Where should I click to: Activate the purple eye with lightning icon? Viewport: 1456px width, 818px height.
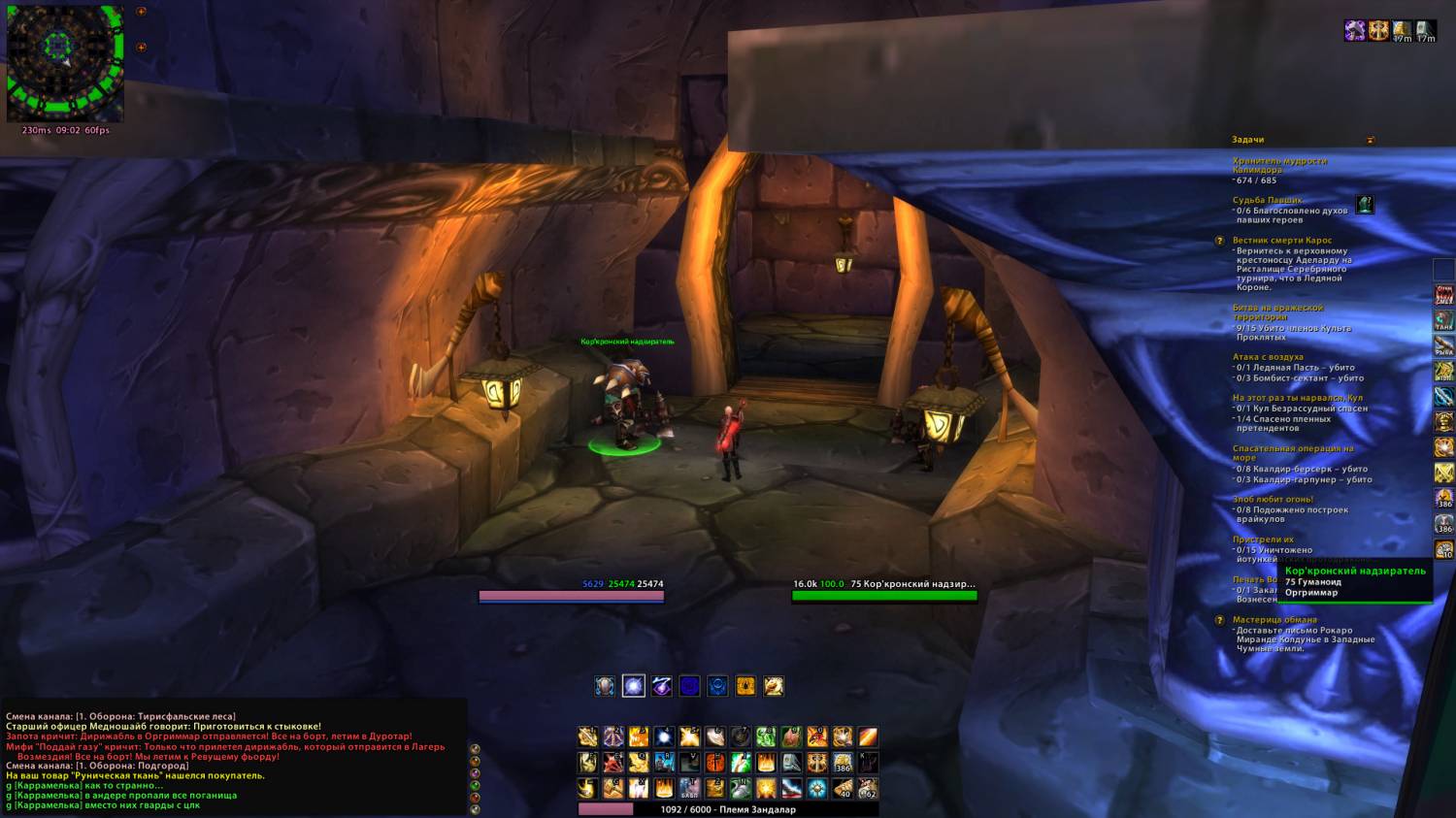(662, 687)
